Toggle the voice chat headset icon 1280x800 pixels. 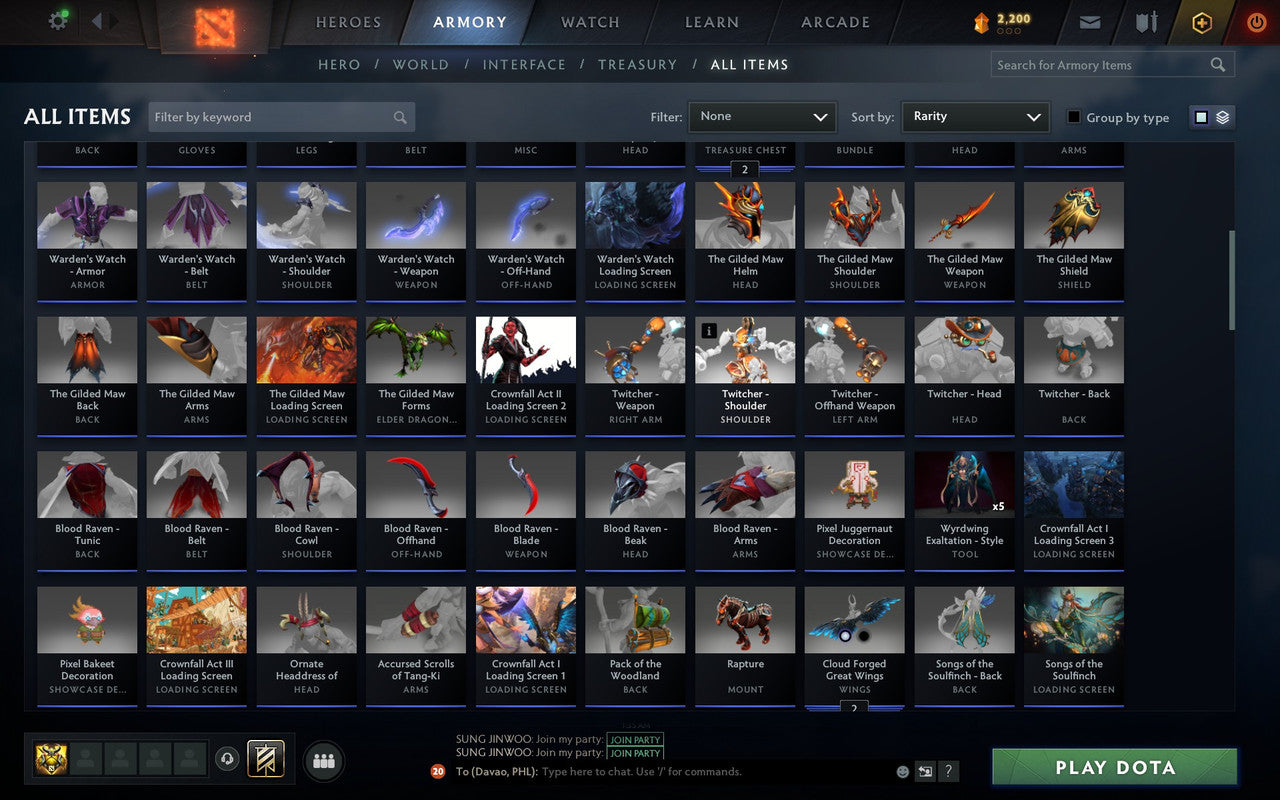[x=227, y=760]
